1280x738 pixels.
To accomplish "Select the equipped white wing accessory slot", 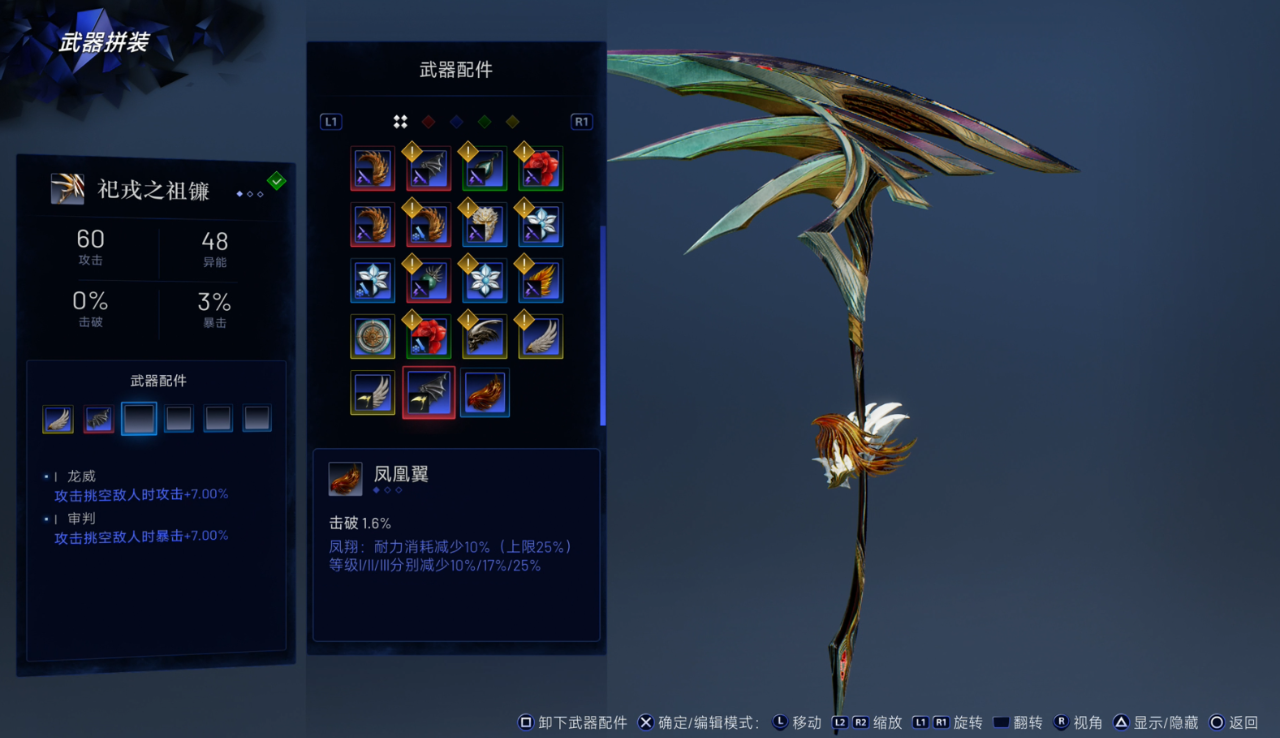I will pyautogui.click(x=58, y=418).
